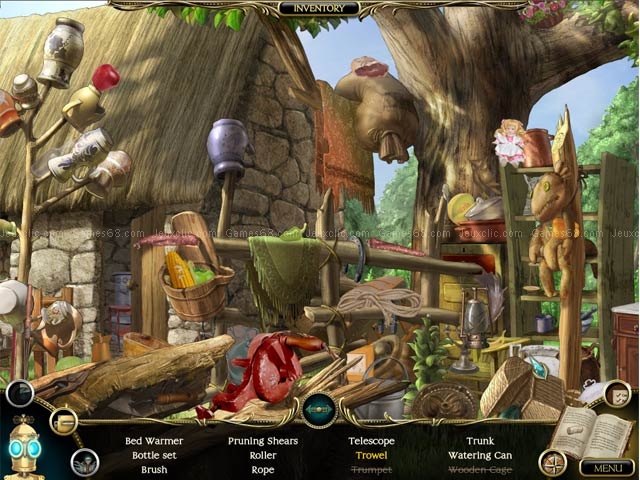Screen dimensions: 640x480
Task: Select the highlighted Trowel entry
Action: [371, 455]
